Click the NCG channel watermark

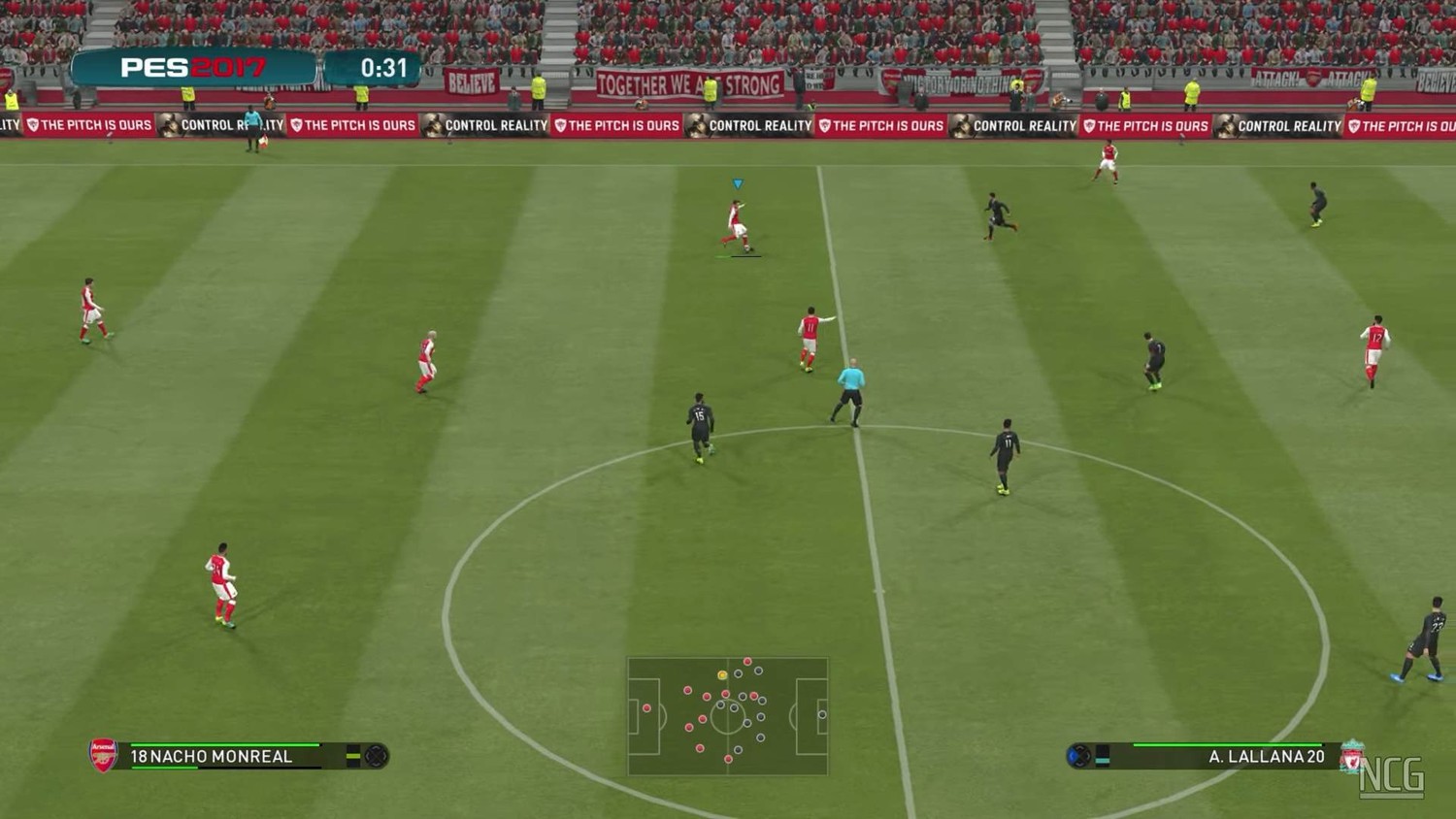pyautogui.click(x=1392, y=776)
